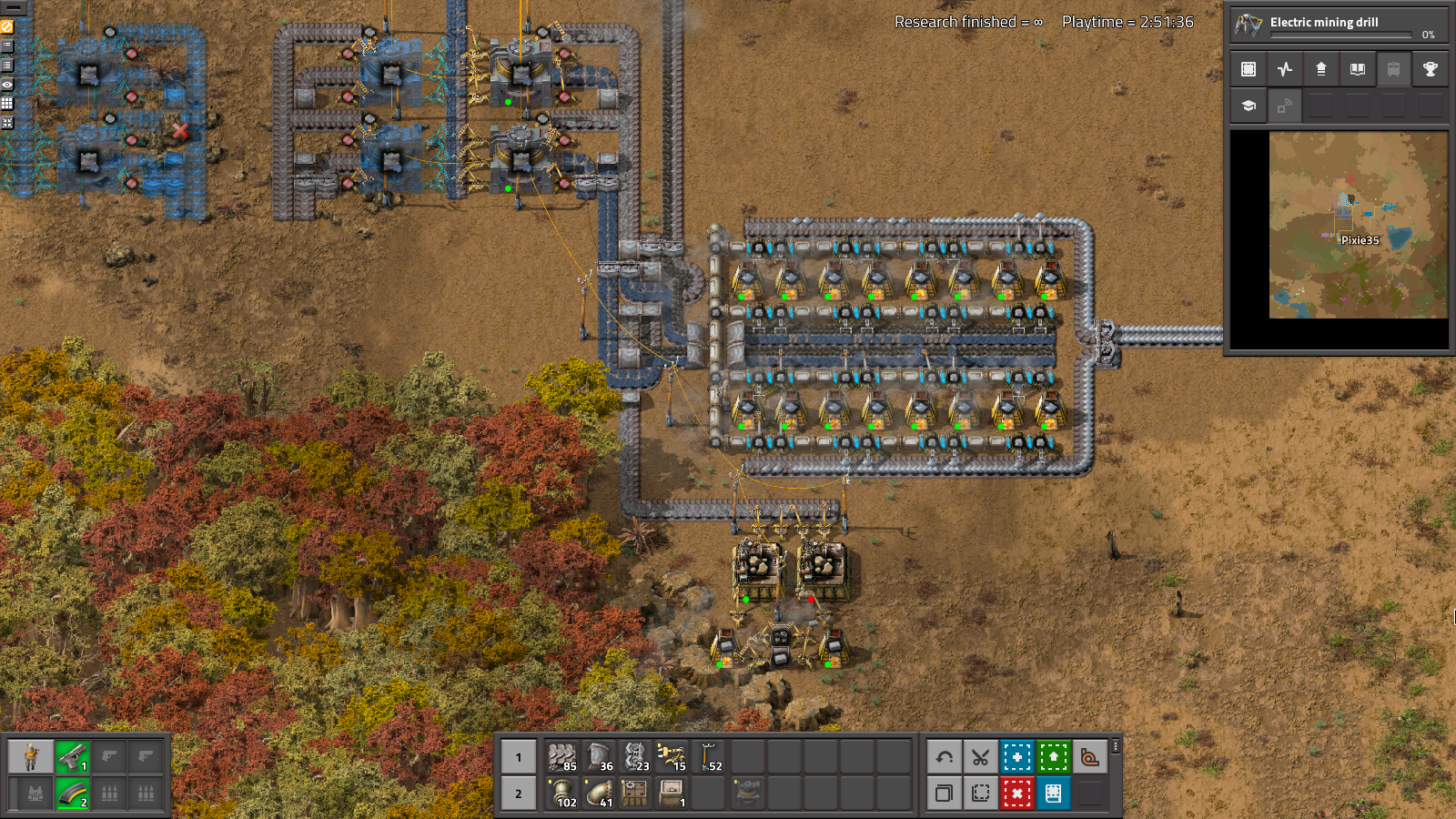Screen dimensions: 1456x819
Task: Select the orange blueprint shortcut icon
Action: coord(1088,755)
